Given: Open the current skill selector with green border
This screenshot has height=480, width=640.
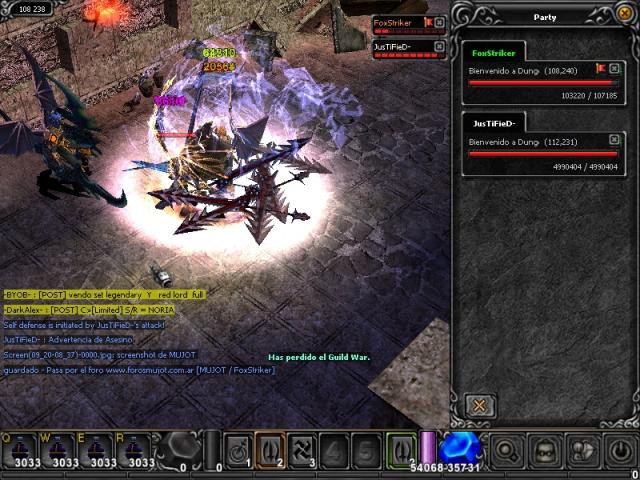Looking at the screenshot, I should (400, 449).
